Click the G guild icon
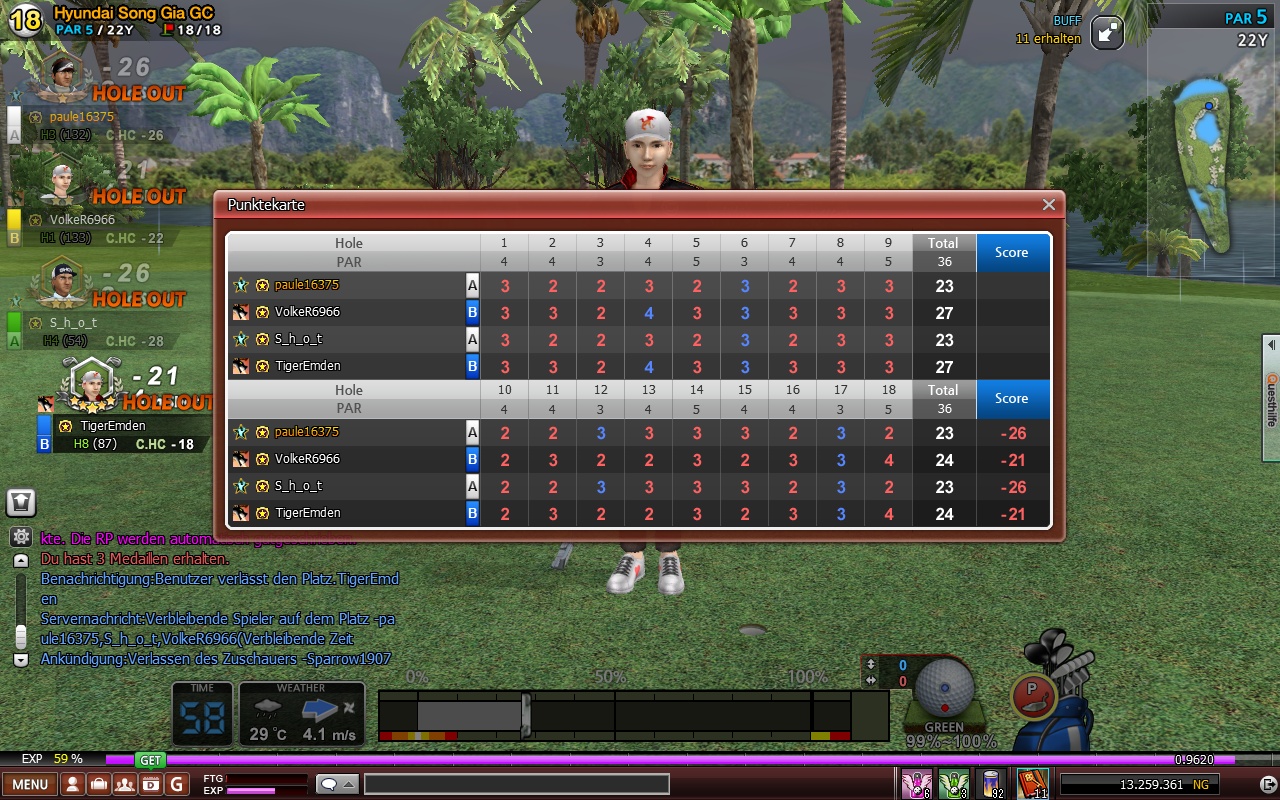This screenshot has height=800, width=1280. [177, 784]
